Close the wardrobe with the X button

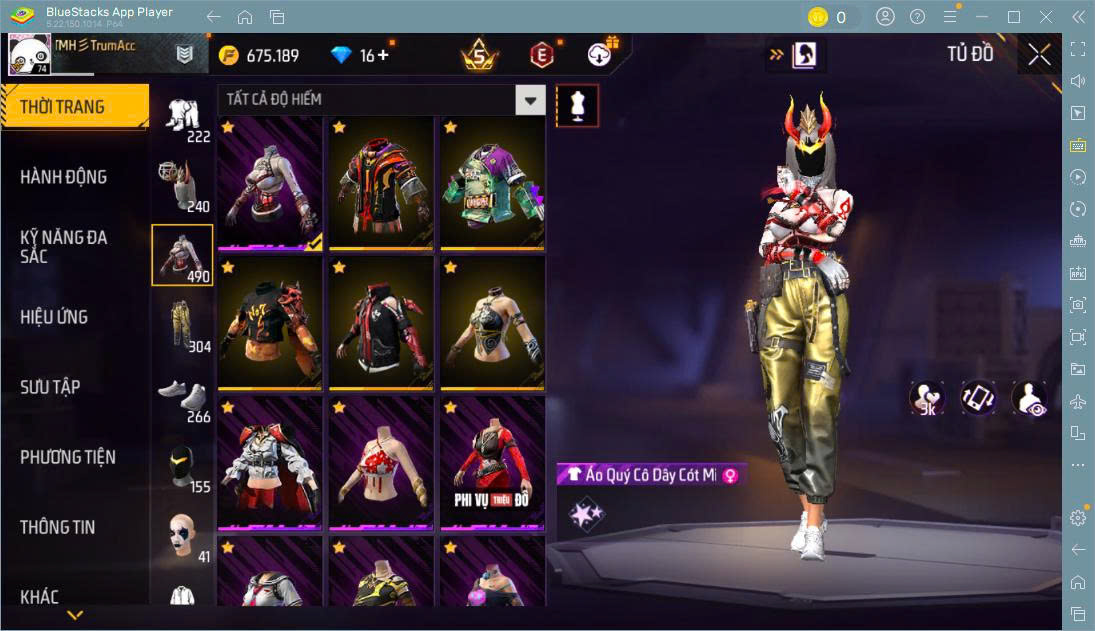coord(1039,54)
